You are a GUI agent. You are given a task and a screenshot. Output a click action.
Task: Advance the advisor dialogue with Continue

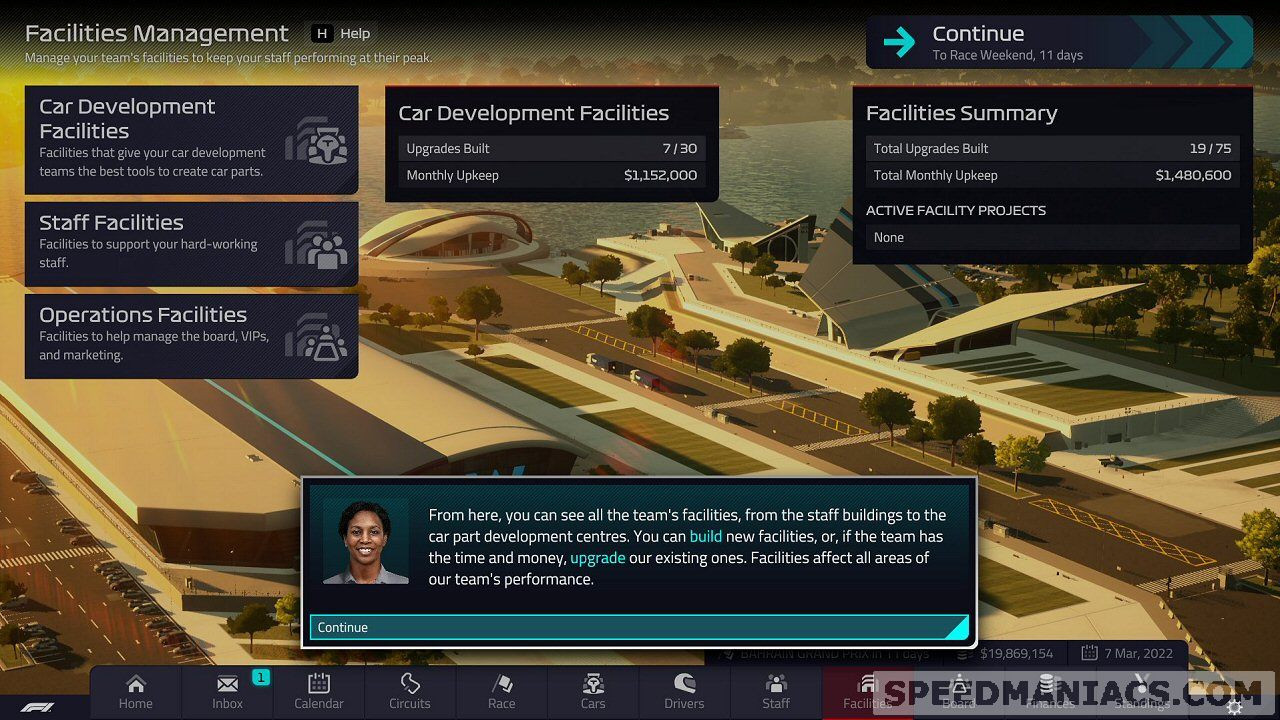pyautogui.click(x=639, y=627)
